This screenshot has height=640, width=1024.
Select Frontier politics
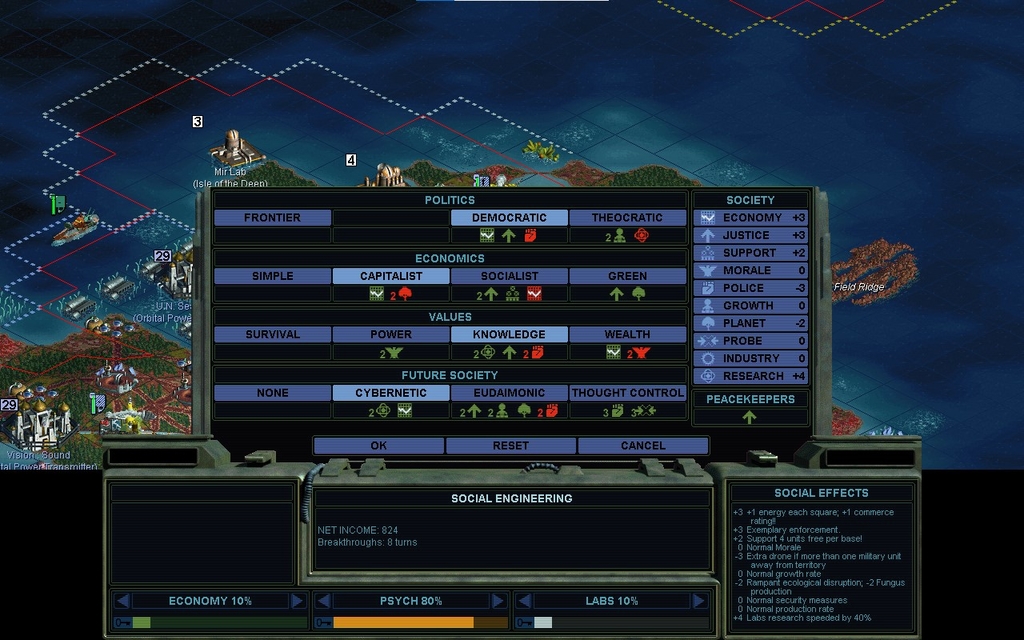(x=272, y=218)
